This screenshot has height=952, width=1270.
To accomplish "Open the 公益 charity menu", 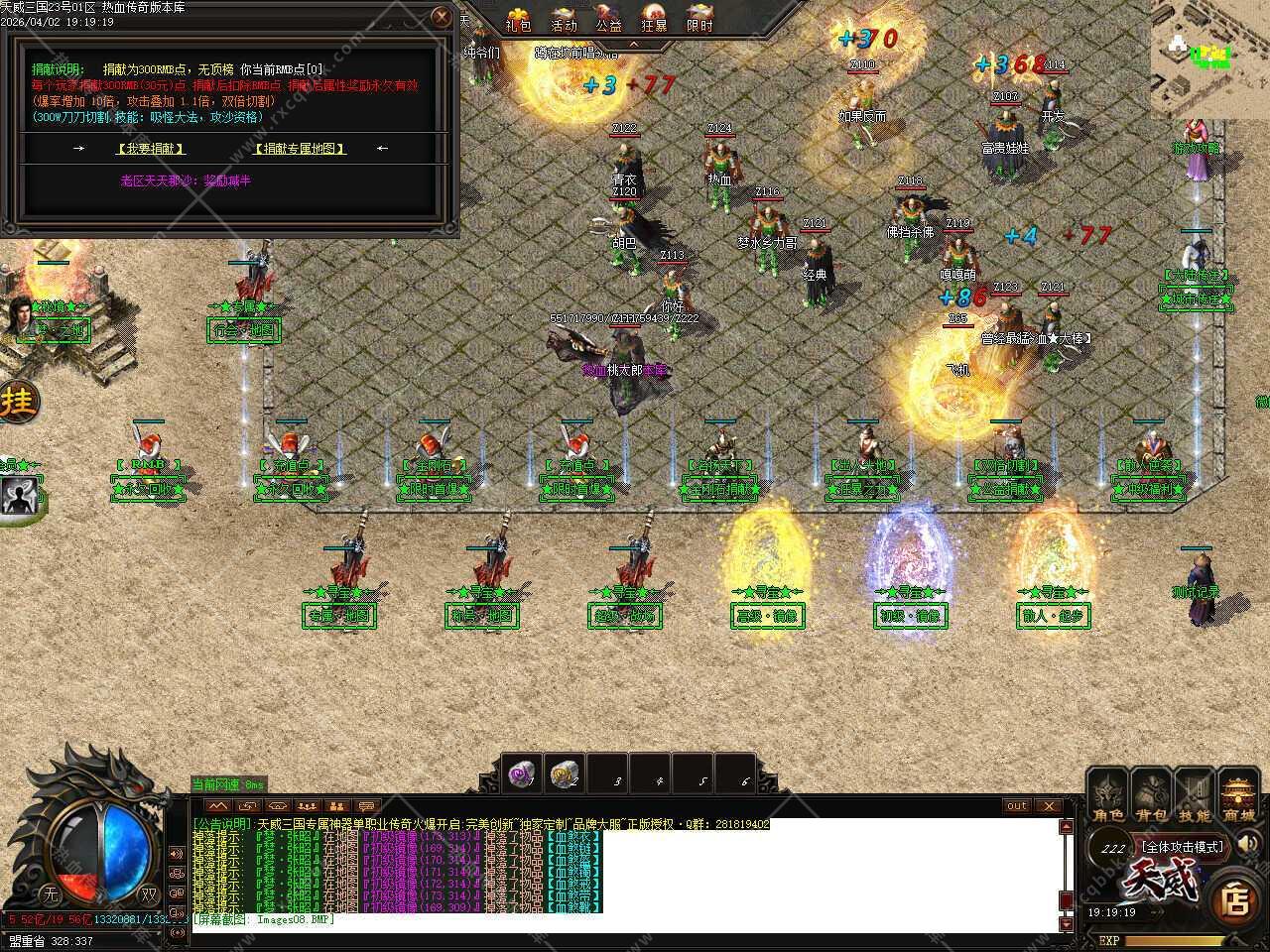I will point(608,19).
